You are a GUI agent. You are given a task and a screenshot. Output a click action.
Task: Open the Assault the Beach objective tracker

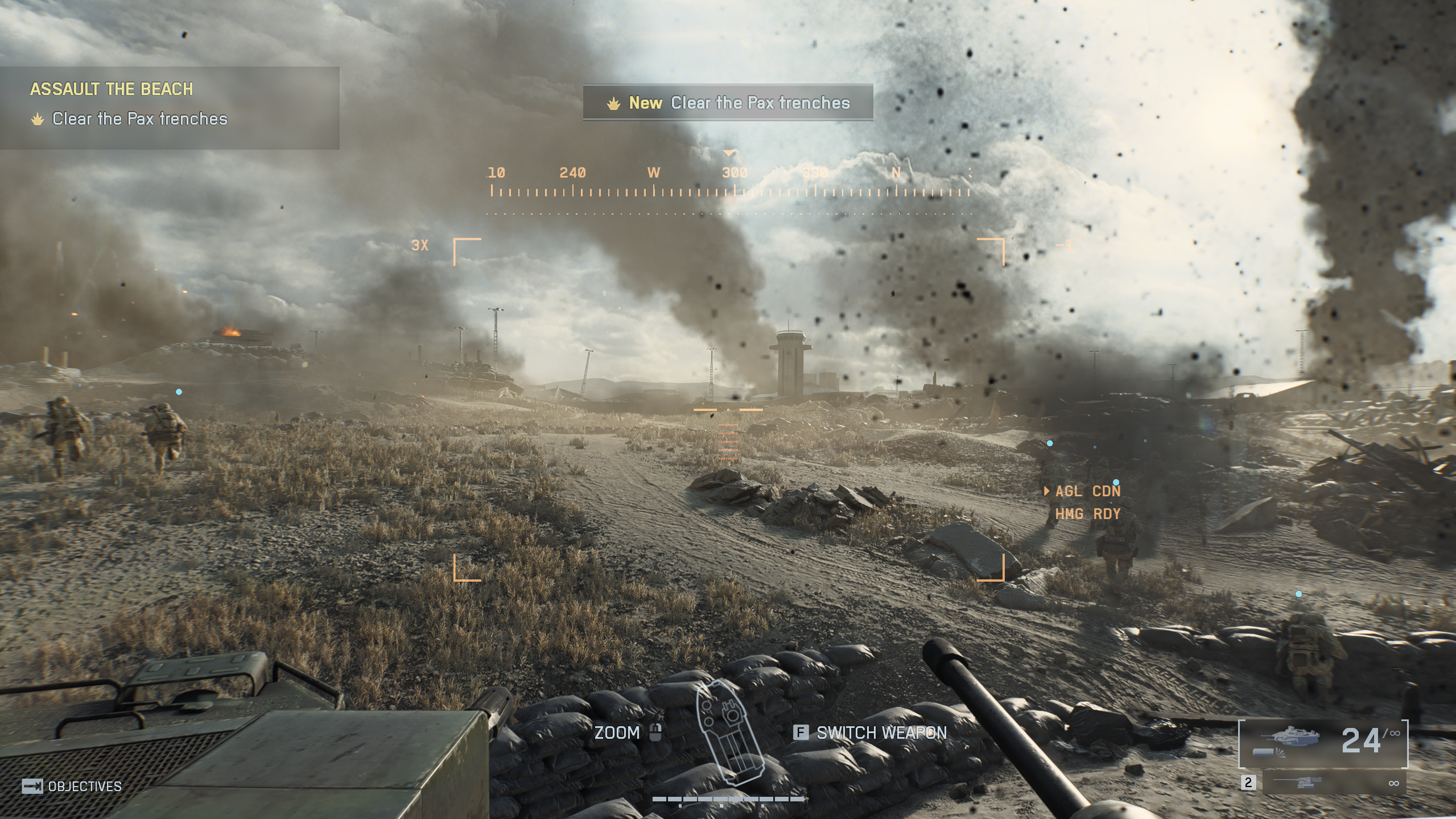tap(169, 107)
